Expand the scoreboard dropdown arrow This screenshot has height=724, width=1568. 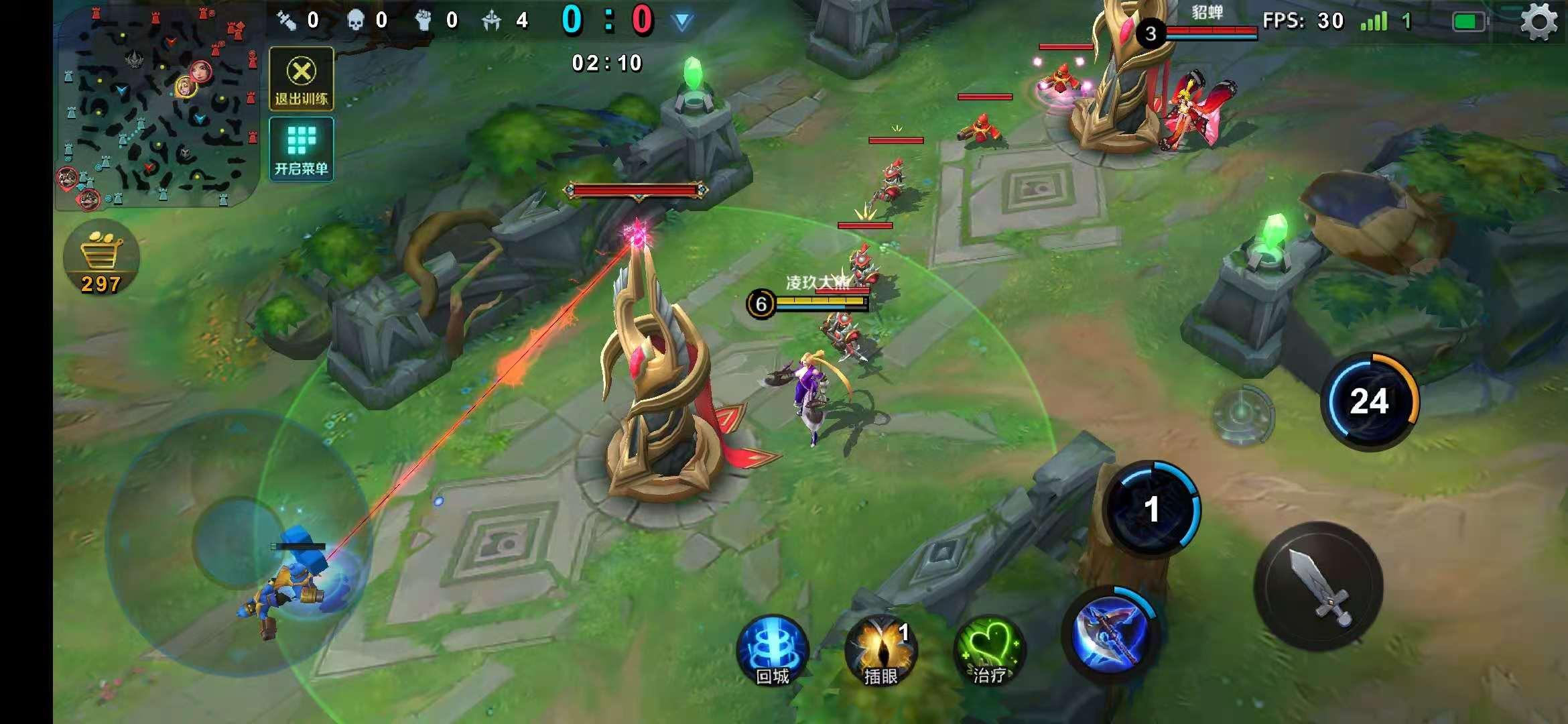(x=682, y=22)
